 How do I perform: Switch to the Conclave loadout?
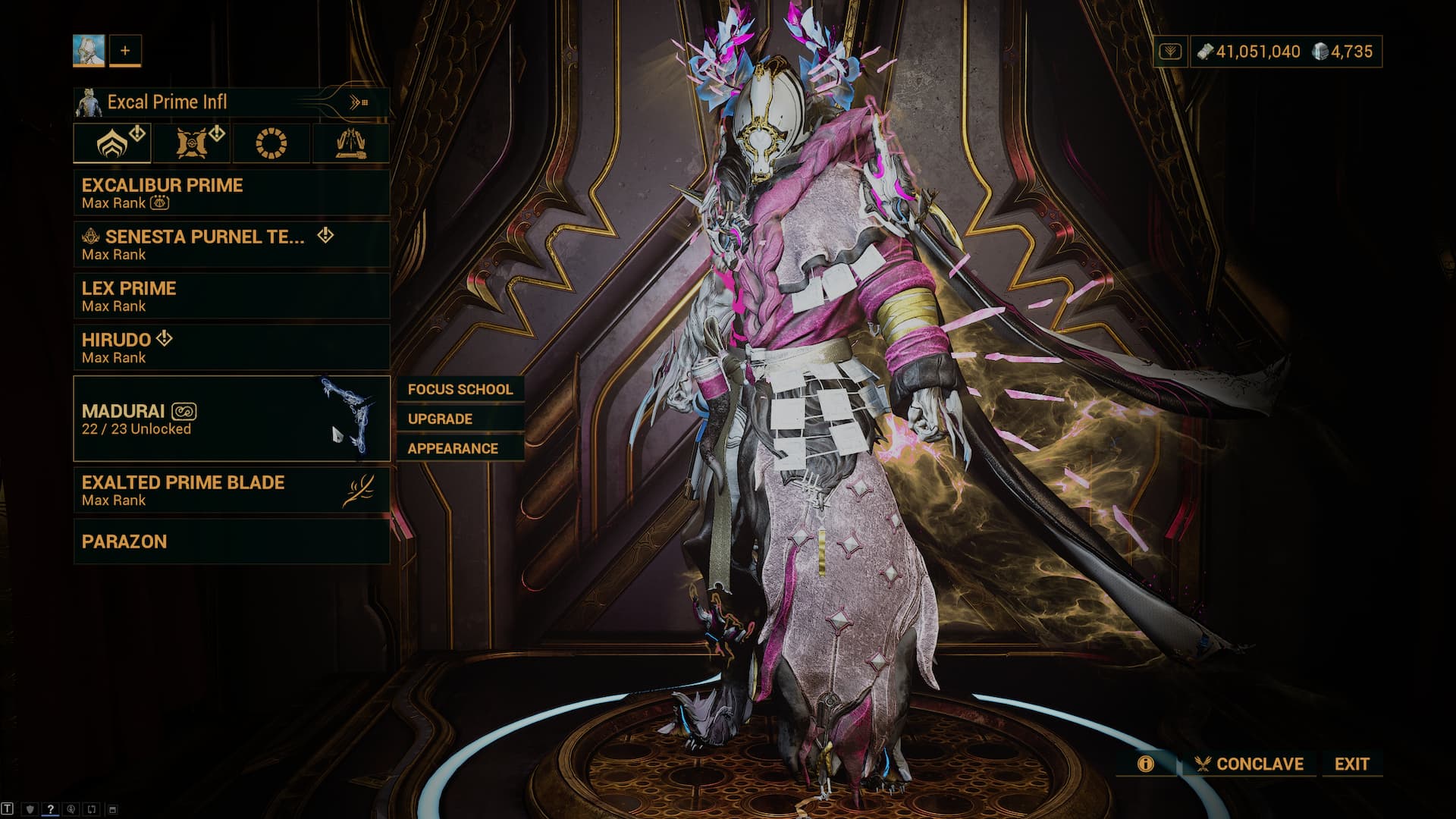pyautogui.click(x=1250, y=764)
